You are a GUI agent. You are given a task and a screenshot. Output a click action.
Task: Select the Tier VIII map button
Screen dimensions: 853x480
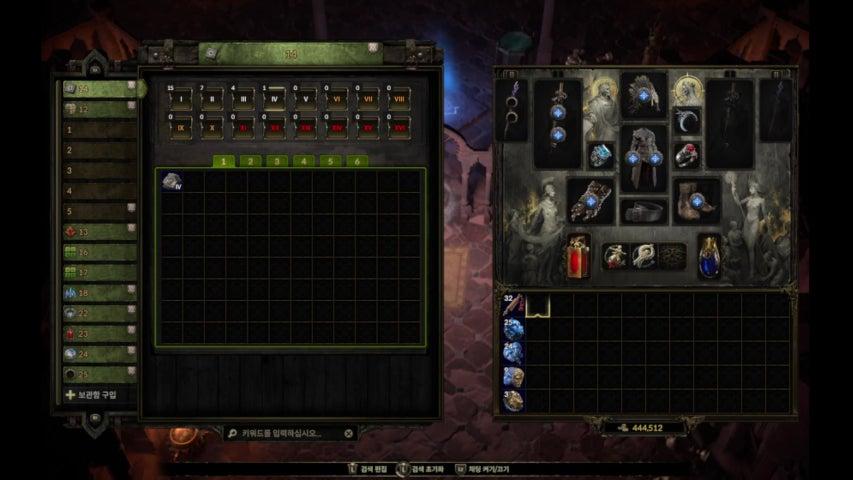pos(399,98)
